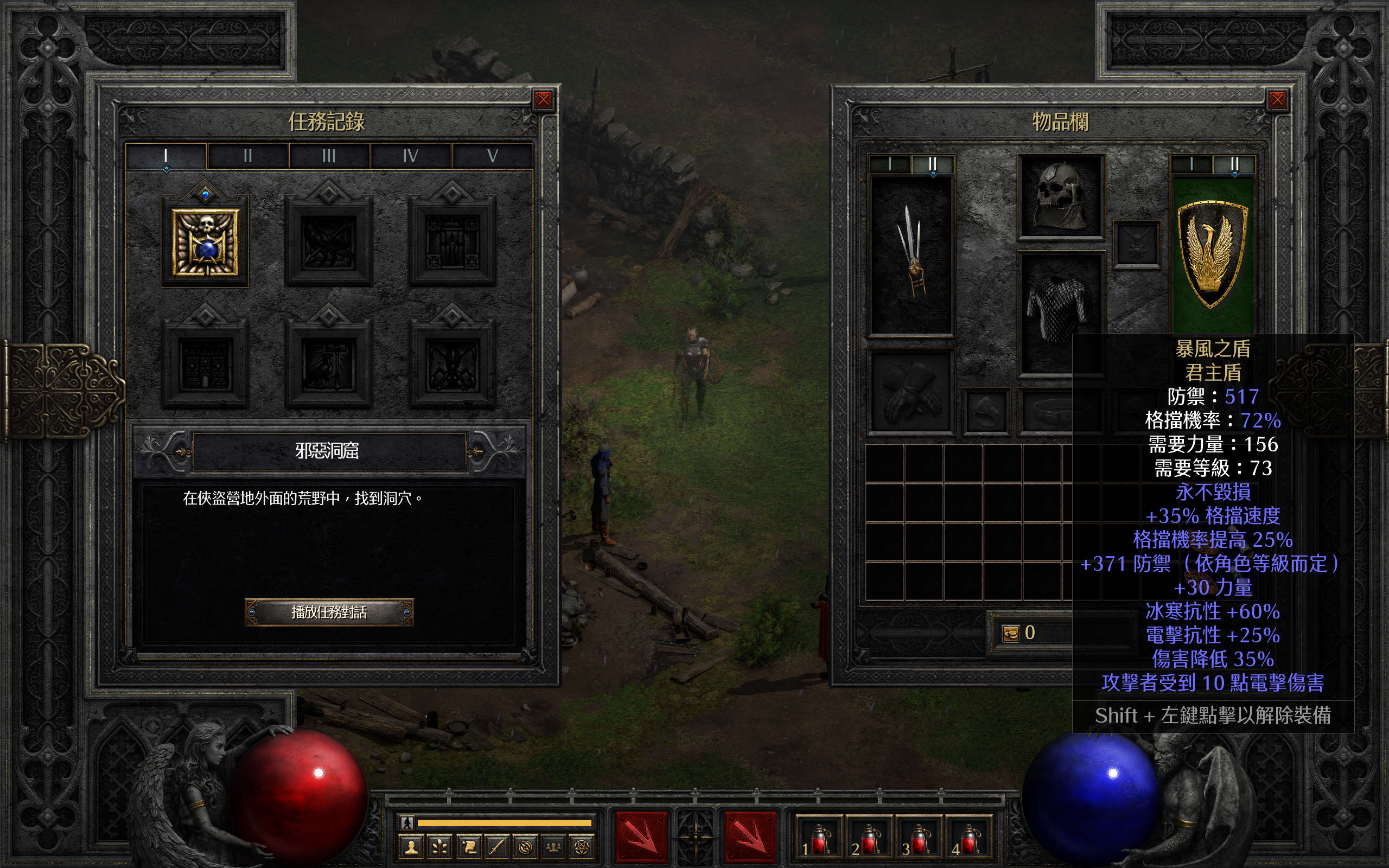Pick the golden phoenix shield slot
The height and width of the screenshot is (868, 1389).
click(x=1212, y=254)
